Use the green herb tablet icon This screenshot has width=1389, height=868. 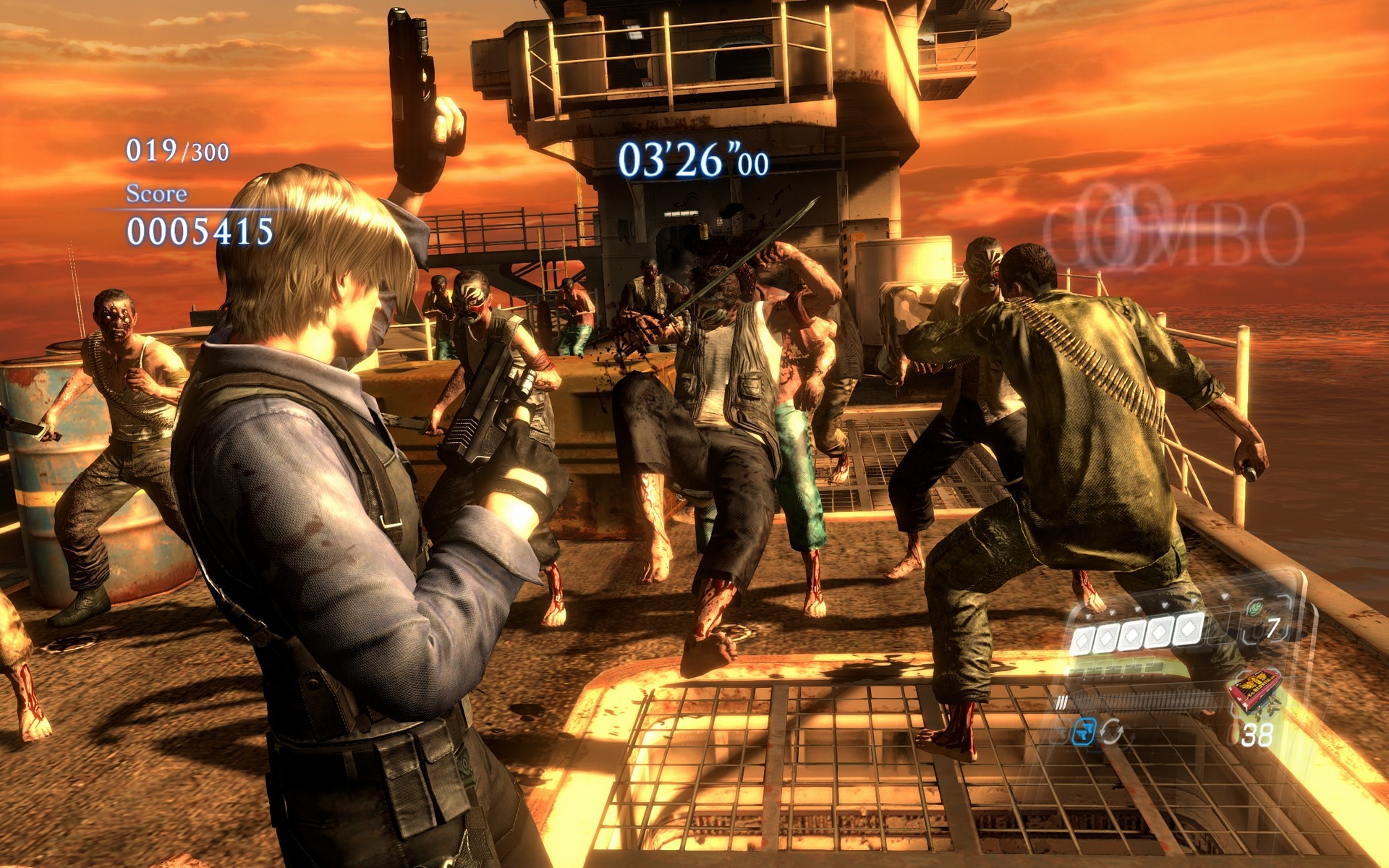(x=1256, y=609)
